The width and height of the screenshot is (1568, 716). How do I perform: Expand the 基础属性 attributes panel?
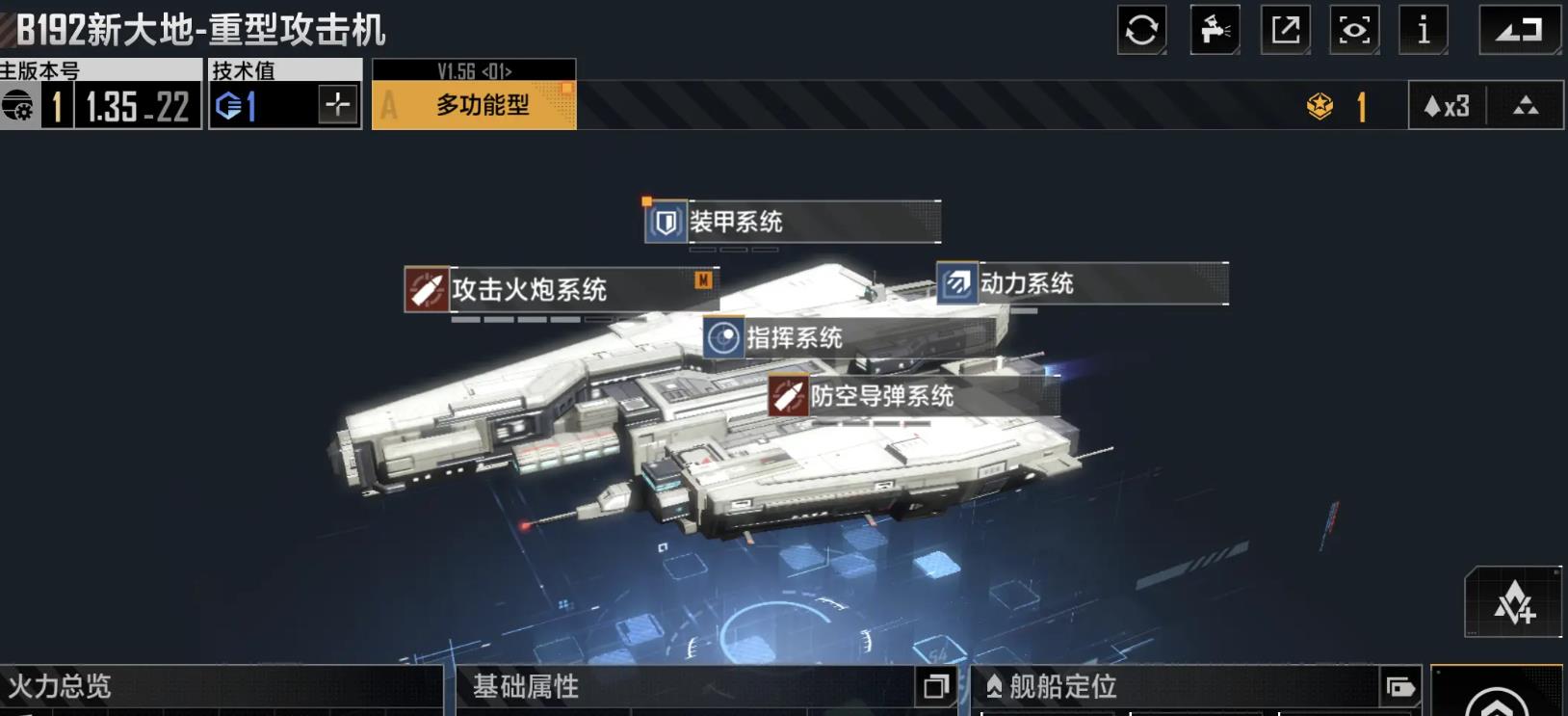(932, 689)
